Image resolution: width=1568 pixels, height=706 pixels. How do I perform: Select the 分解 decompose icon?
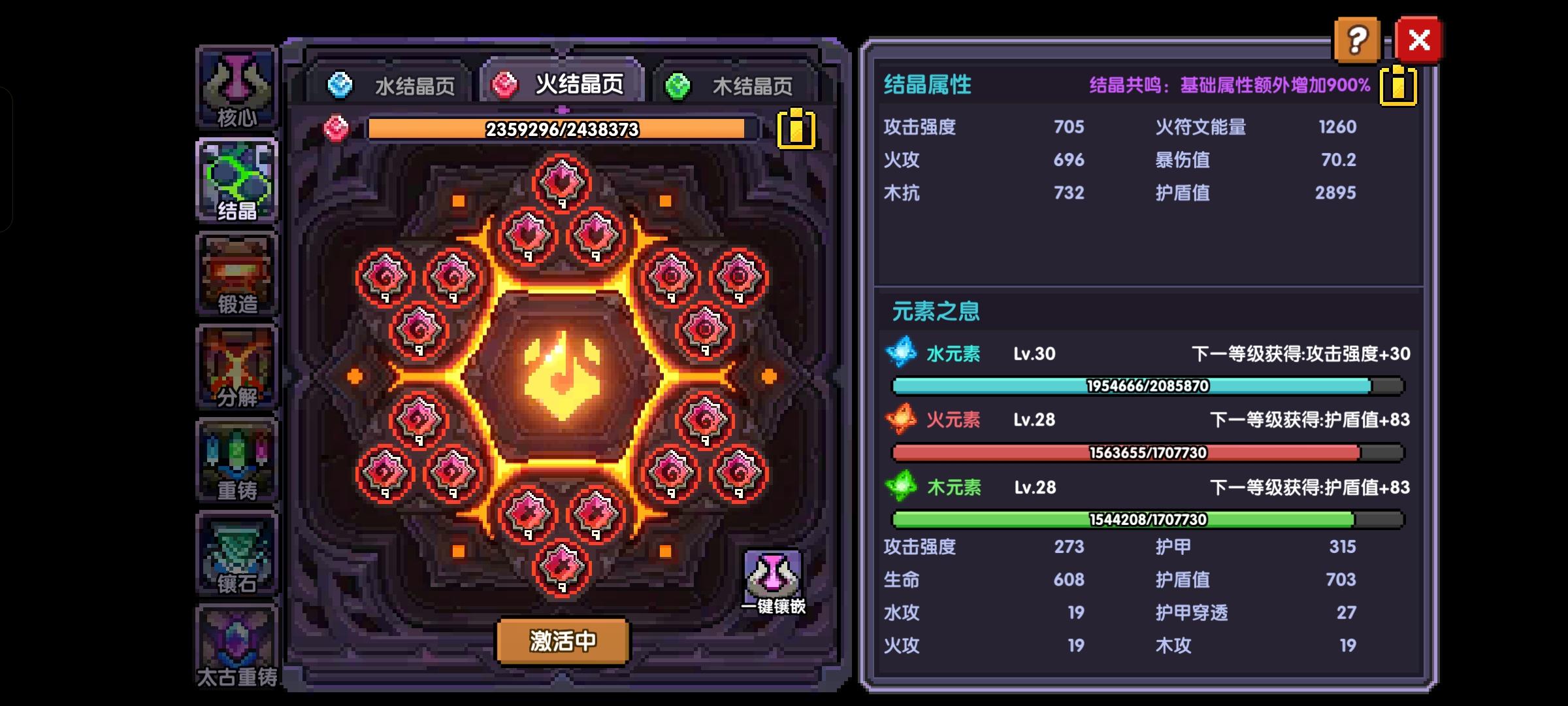237,366
